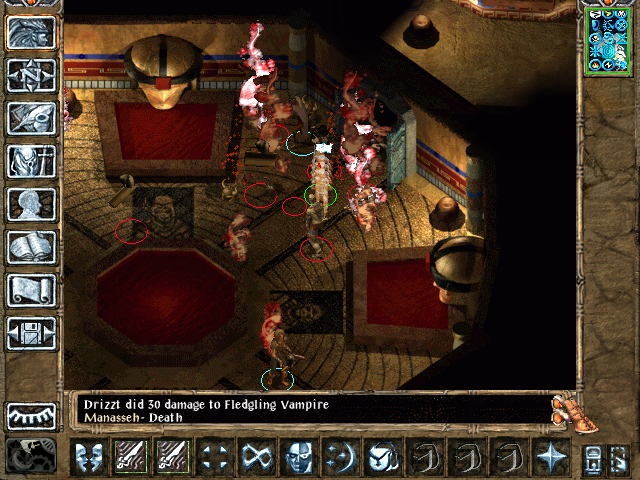Screen dimensions: 640x480
Task: Use the pale face mask ability
Action: pyautogui.click(x=297, y=458)
